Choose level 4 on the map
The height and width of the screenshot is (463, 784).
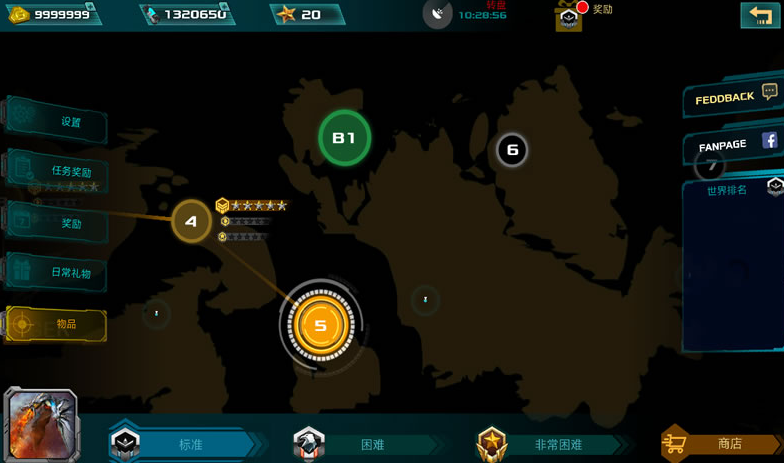(x=191, y=221)
